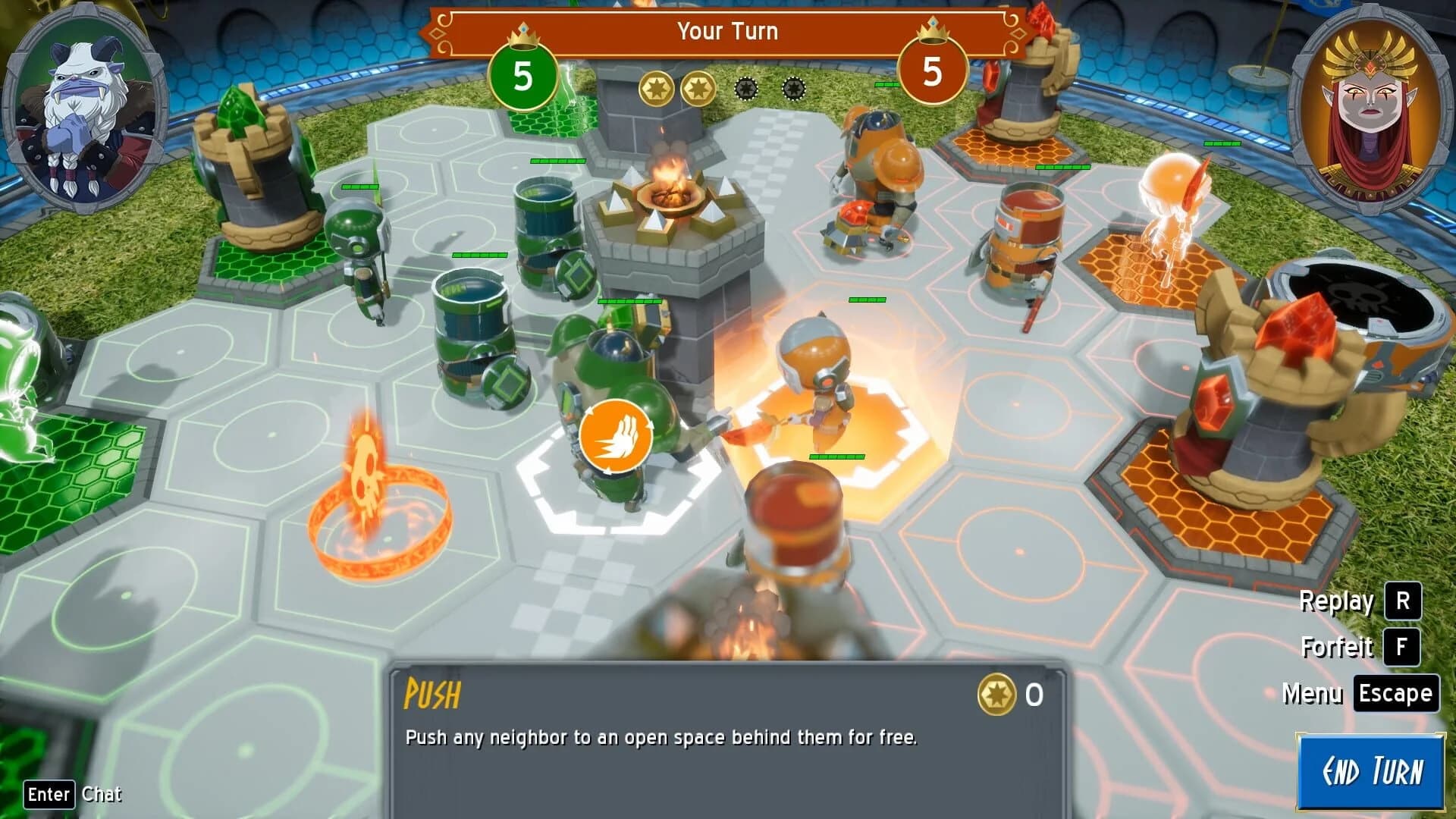The width and height of the screenshot is (1456, 819).
Task: Click Forfeit to concede the game
Action: click(1338, 648)
